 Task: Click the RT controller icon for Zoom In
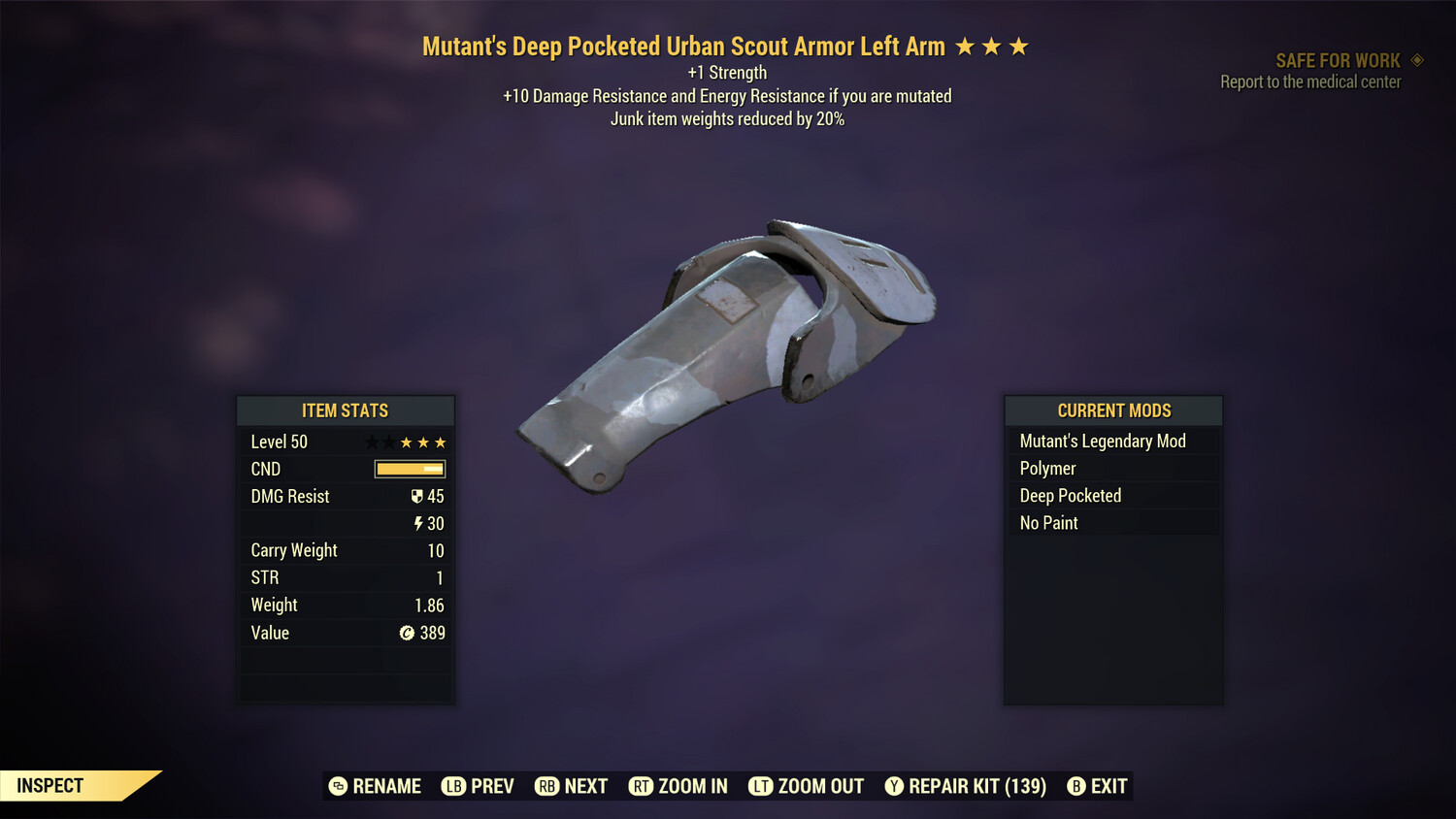click(642, 786)
